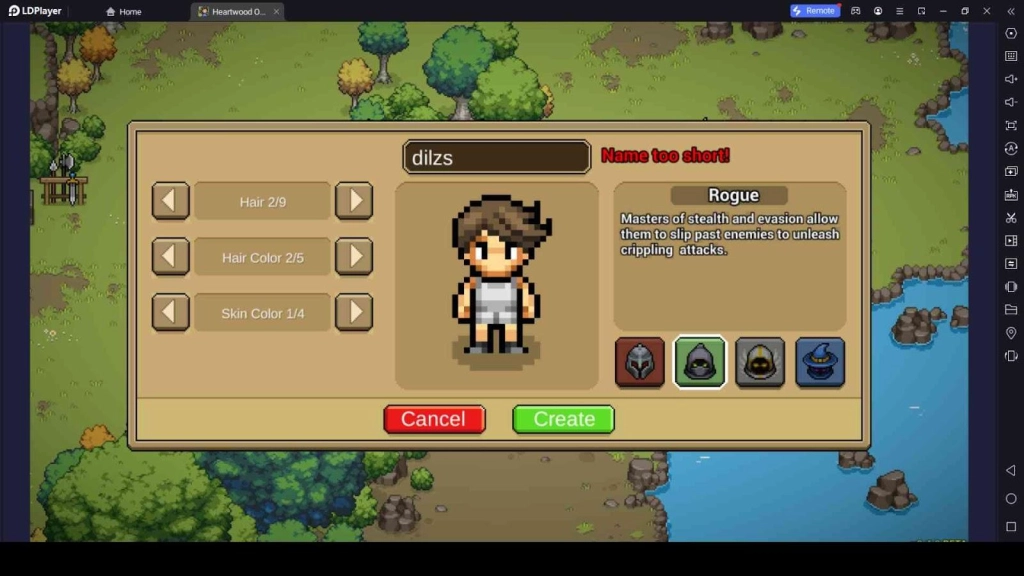Cancel character creation
The image size is (1024, 576).
pyautogui.click(x=434, y=419)
